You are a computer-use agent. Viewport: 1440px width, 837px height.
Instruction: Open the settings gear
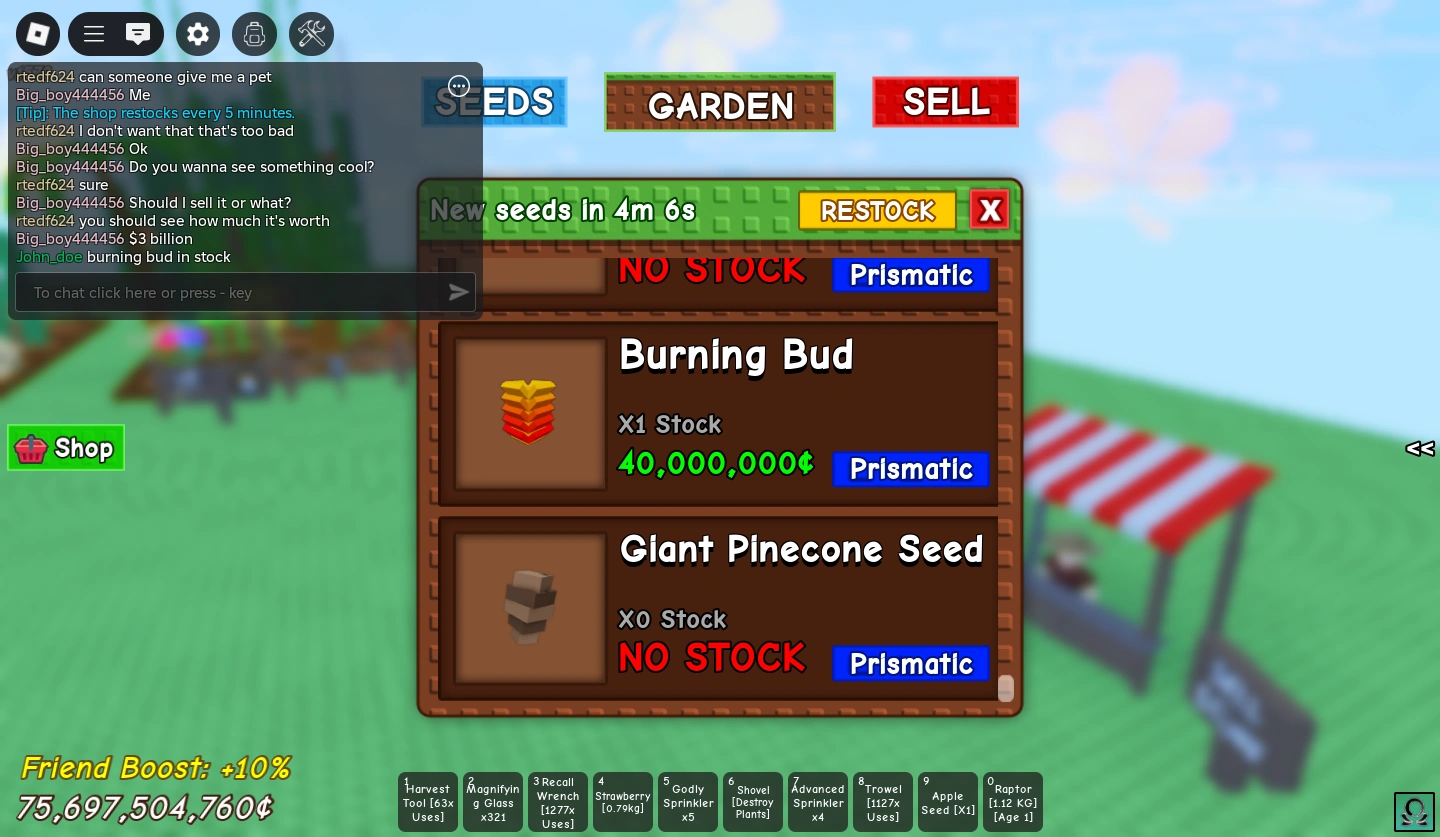(x=198, y=33)
